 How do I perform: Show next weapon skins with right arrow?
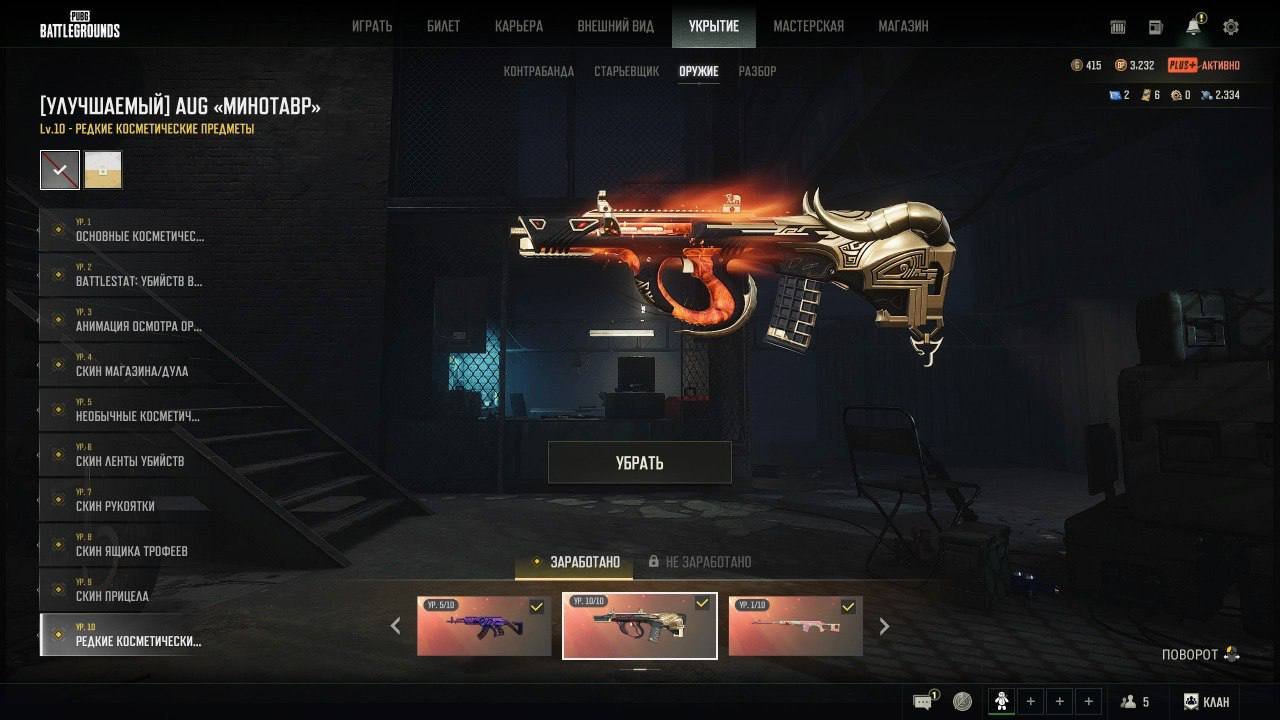(x=884, y=627)
